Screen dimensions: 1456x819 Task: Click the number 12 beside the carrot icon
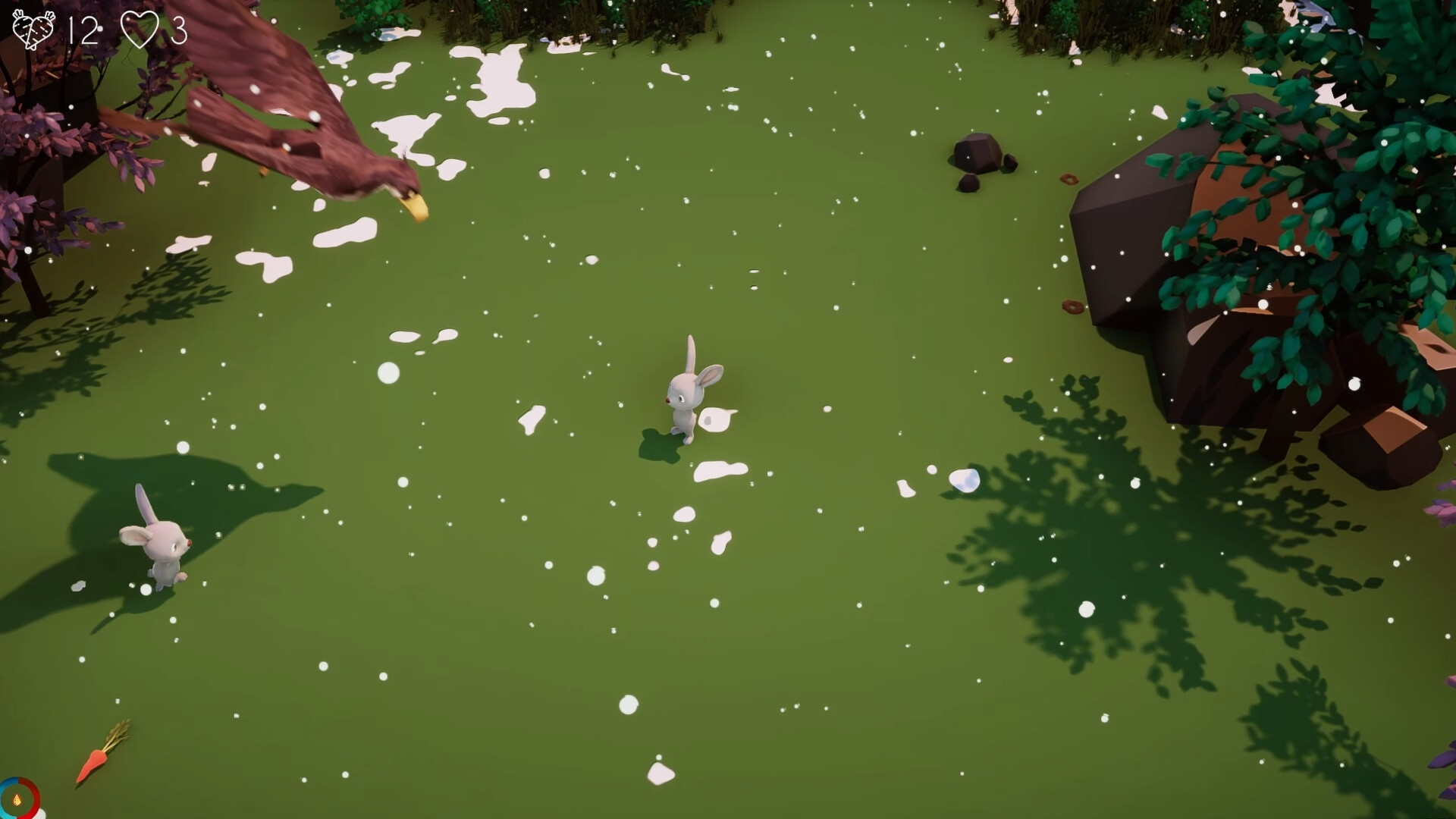85,30
